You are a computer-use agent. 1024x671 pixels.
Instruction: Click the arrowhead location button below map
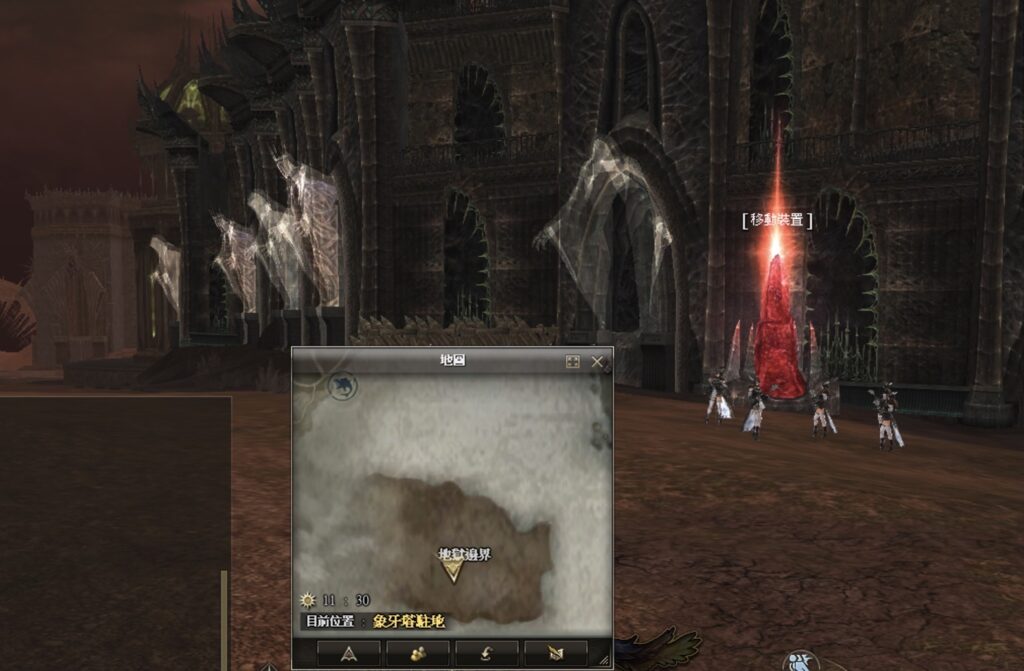coord(349,652)
